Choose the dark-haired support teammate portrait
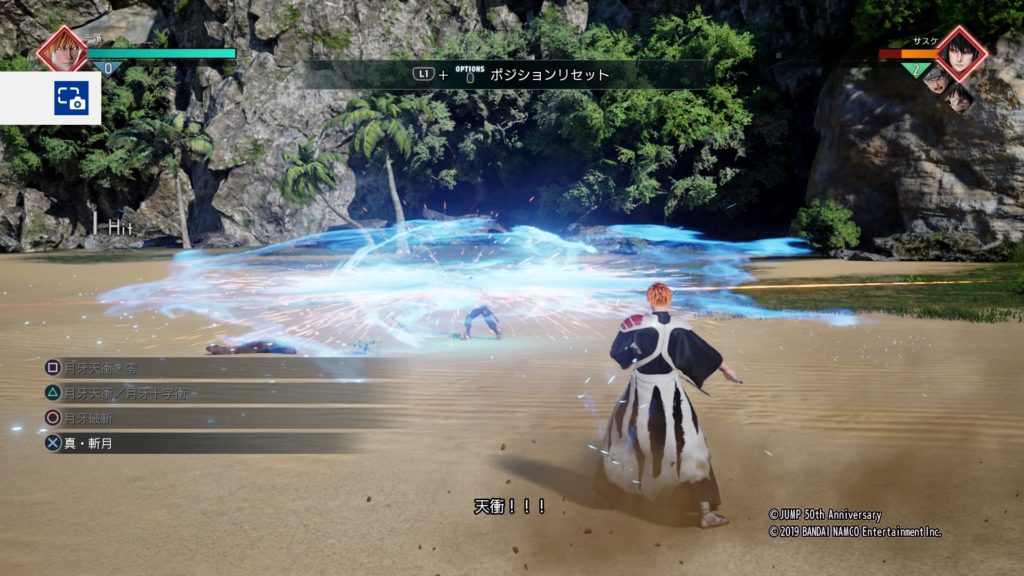Screen dimensions: 1024x576 click(959, 97)
